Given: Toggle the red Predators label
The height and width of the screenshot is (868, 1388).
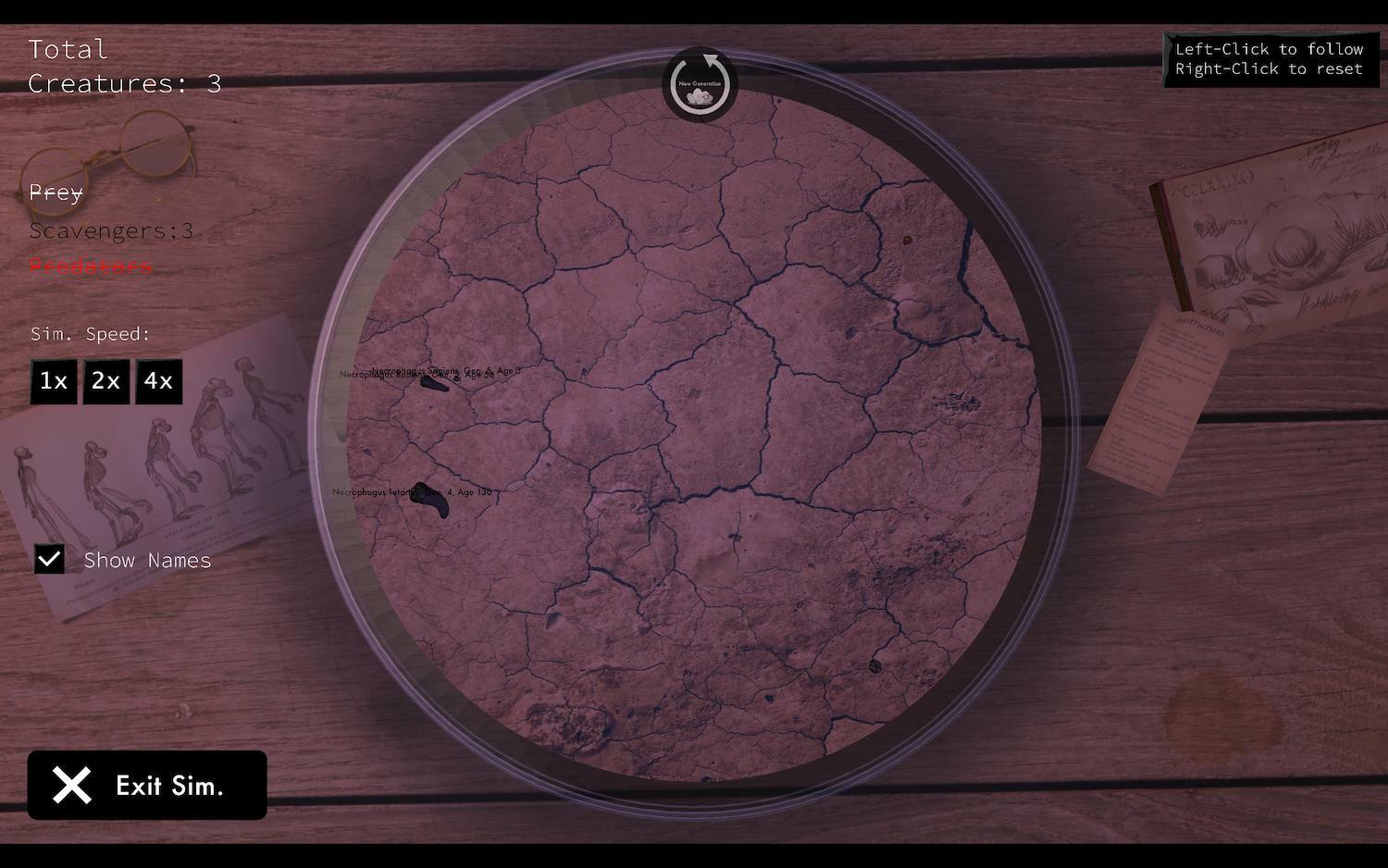Looking at the screenshot, I should [x=89, y=267].
